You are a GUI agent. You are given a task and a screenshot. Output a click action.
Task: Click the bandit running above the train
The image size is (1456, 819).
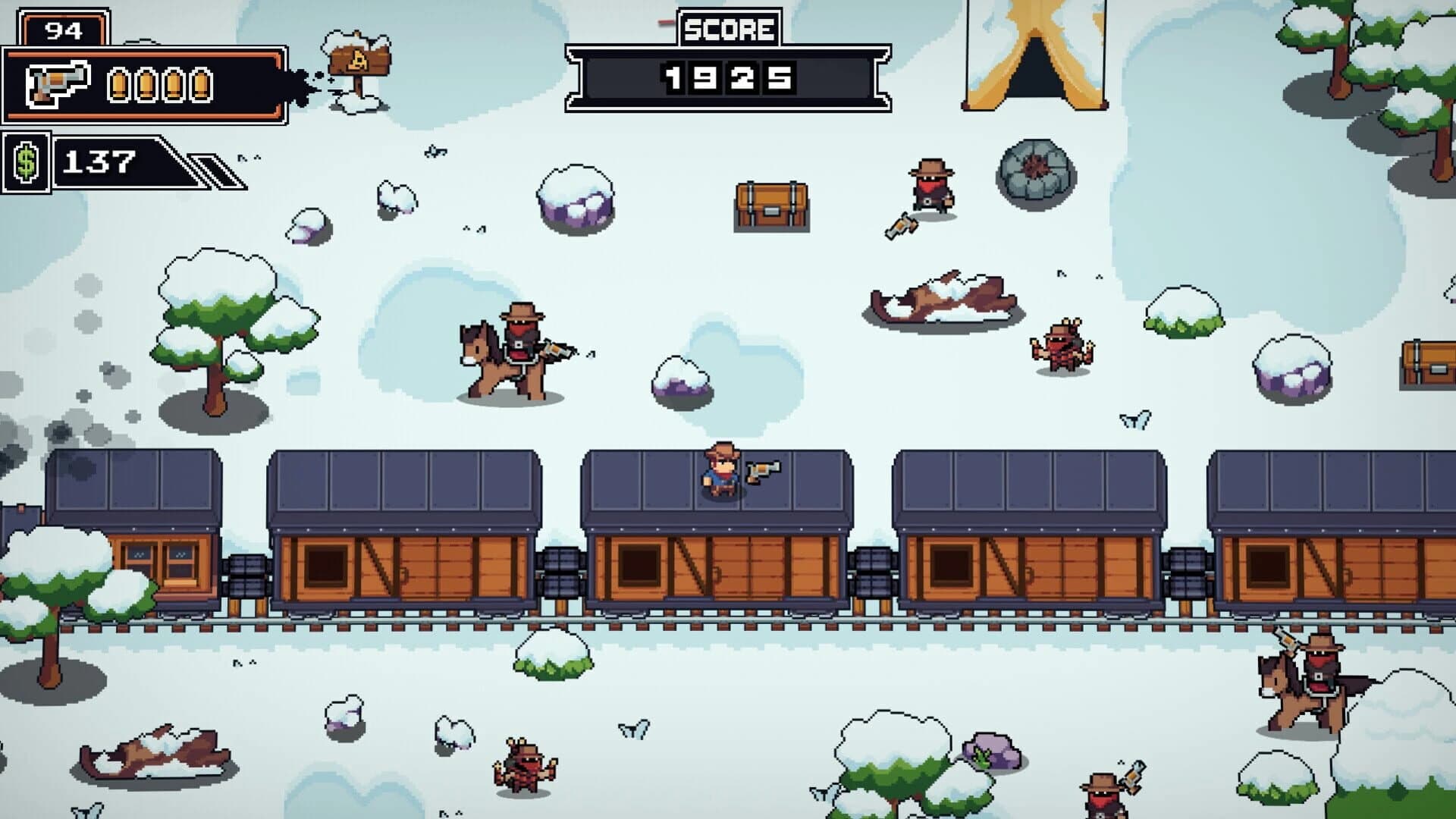pyautogui.click(x=929, y=184)
